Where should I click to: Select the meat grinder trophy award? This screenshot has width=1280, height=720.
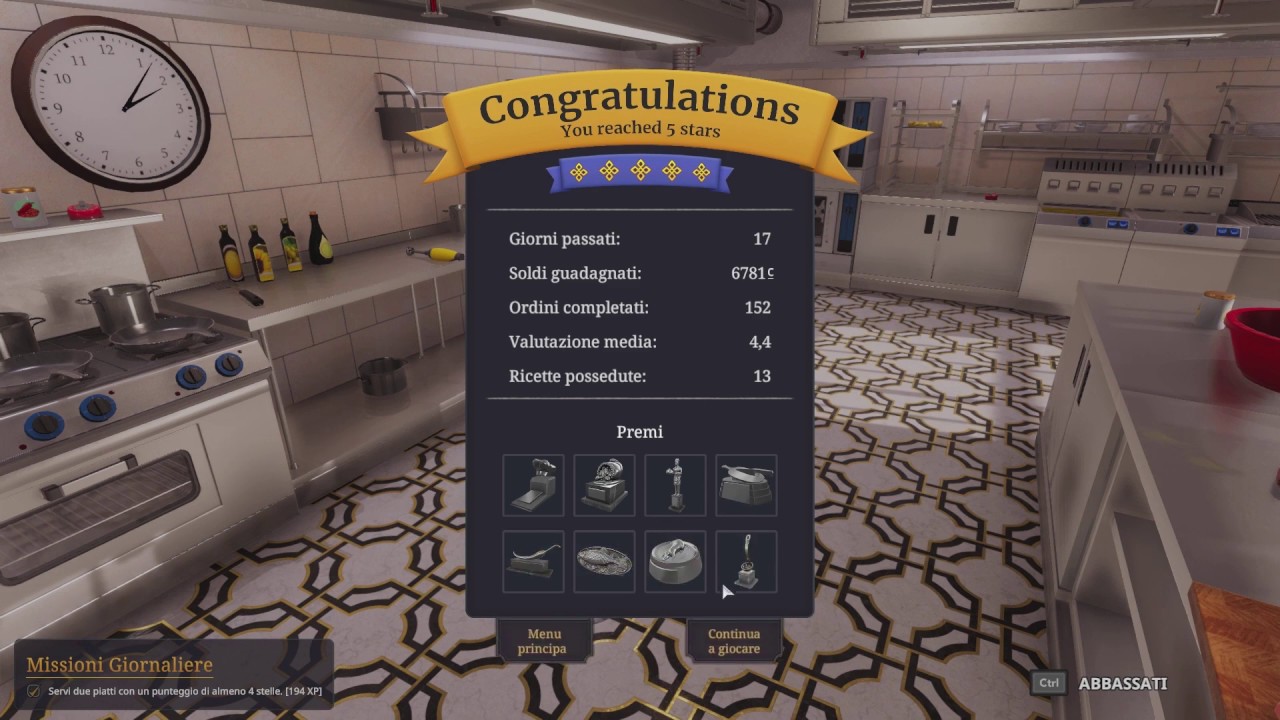pos(533,485)
